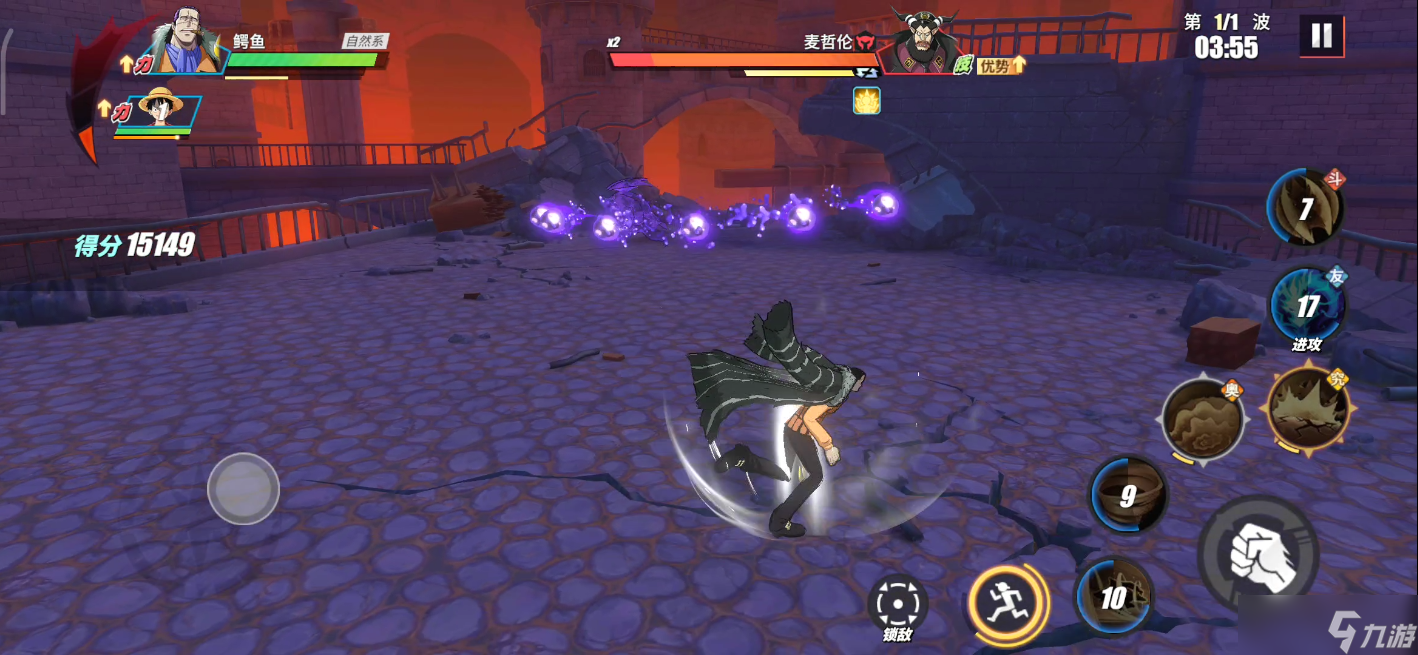1418x655 pixels.
Task: Pause the battle
Action: tap(1321, 36)
